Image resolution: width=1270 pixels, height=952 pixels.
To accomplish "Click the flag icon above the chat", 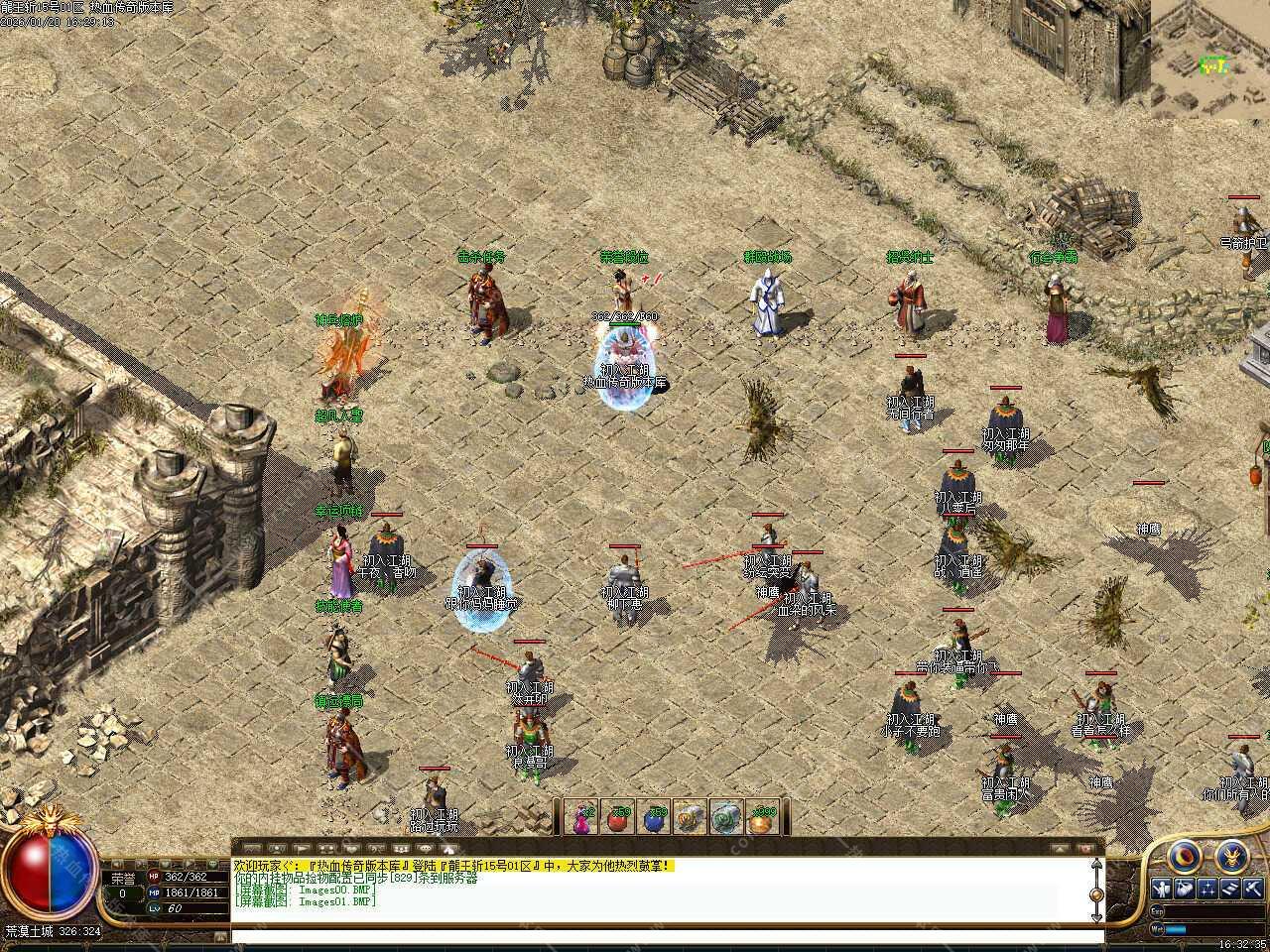I will (x=303, y=849).
